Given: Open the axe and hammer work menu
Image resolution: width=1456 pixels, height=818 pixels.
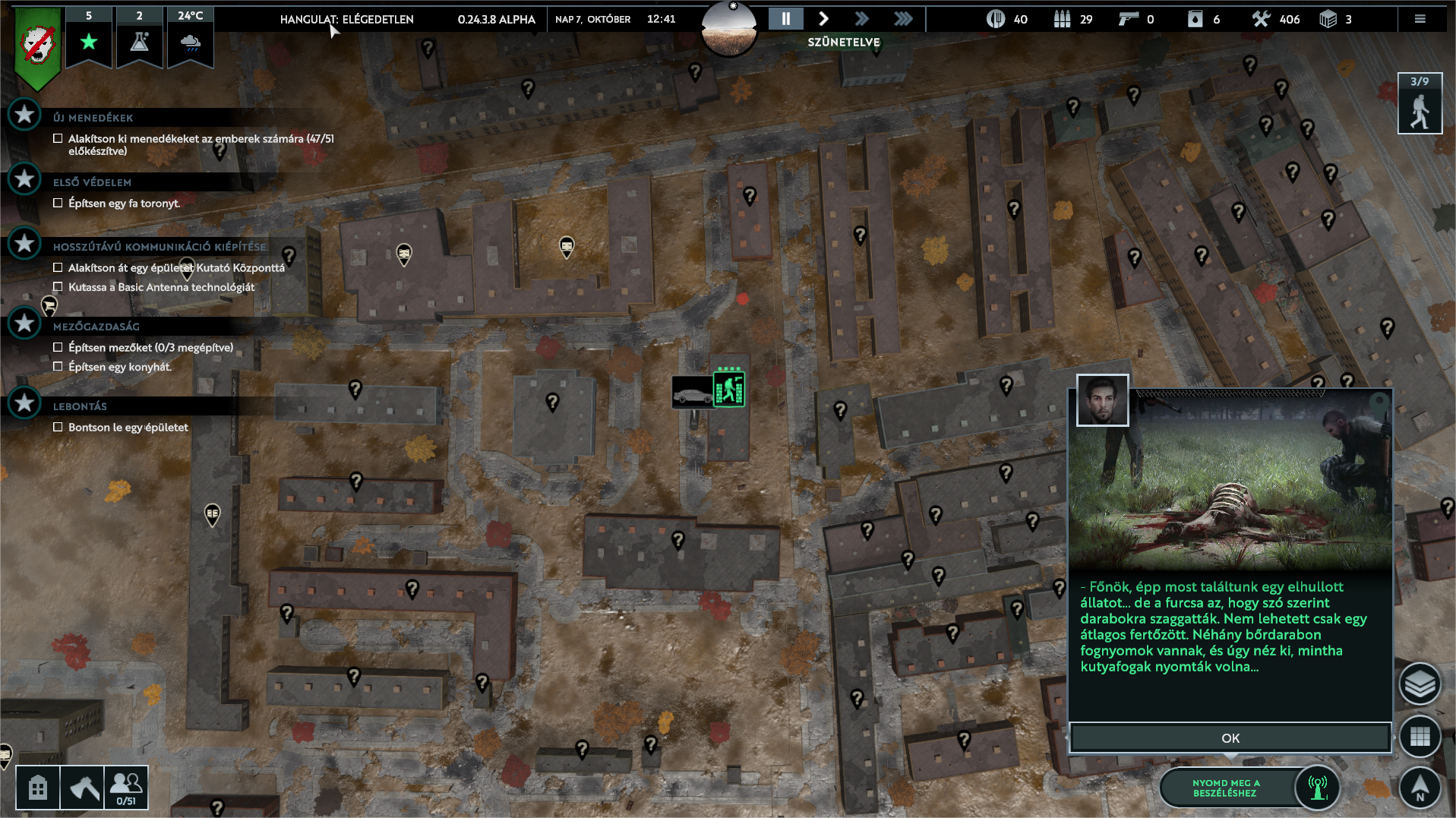Looking at the screenshot, I should [x=82, y=788].
